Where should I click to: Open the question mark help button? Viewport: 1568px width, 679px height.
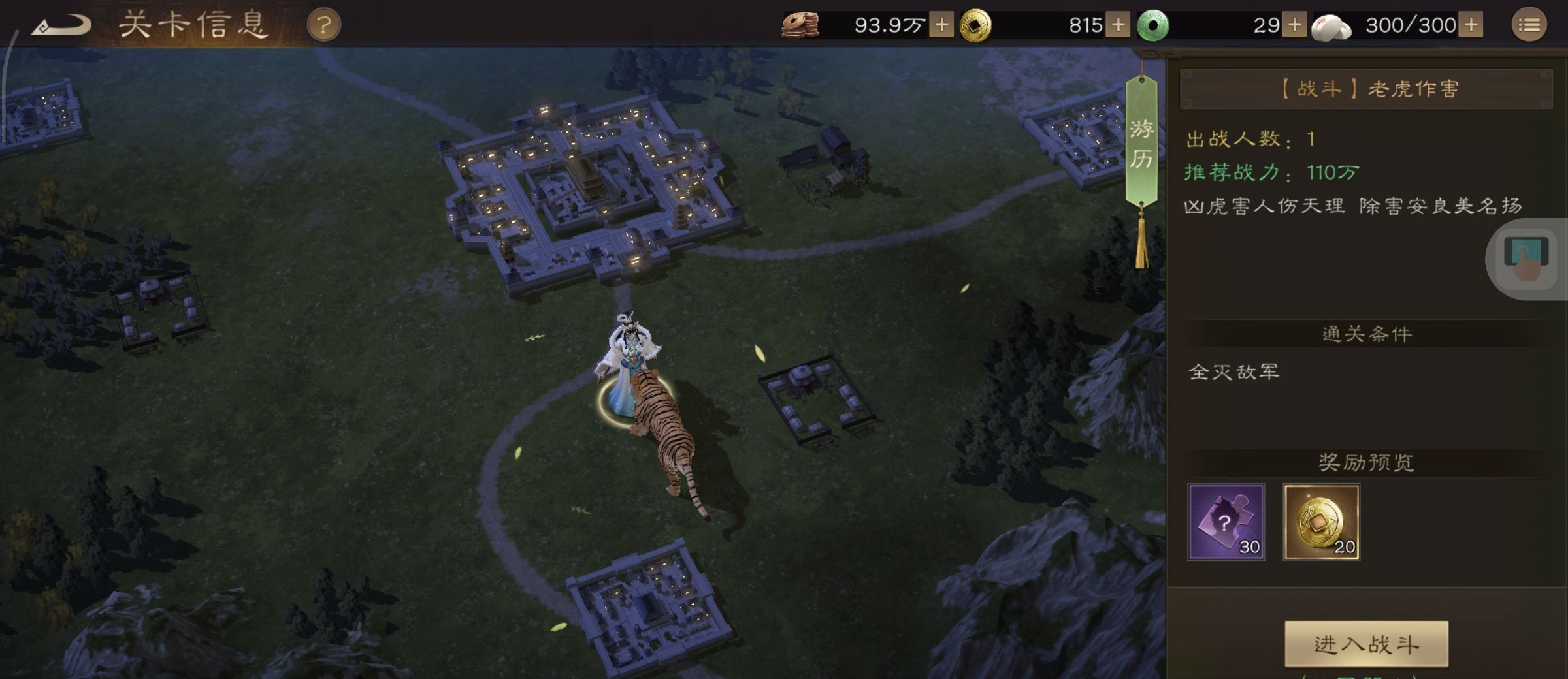point(323,26)
